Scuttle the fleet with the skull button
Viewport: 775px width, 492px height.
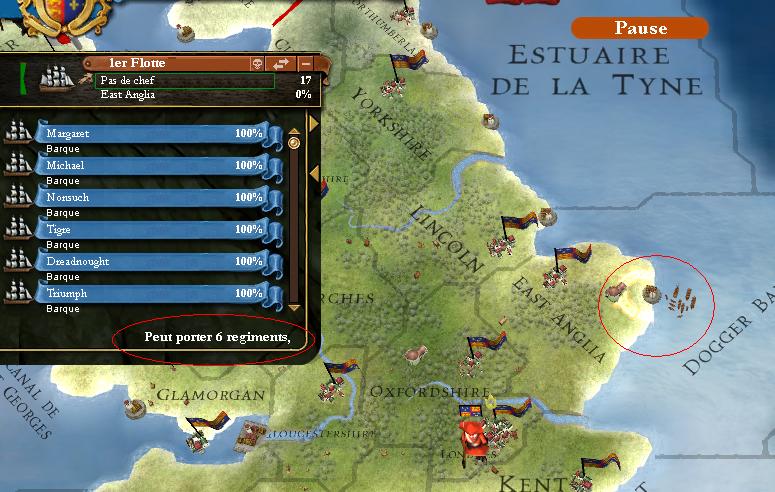pos(256,63)
